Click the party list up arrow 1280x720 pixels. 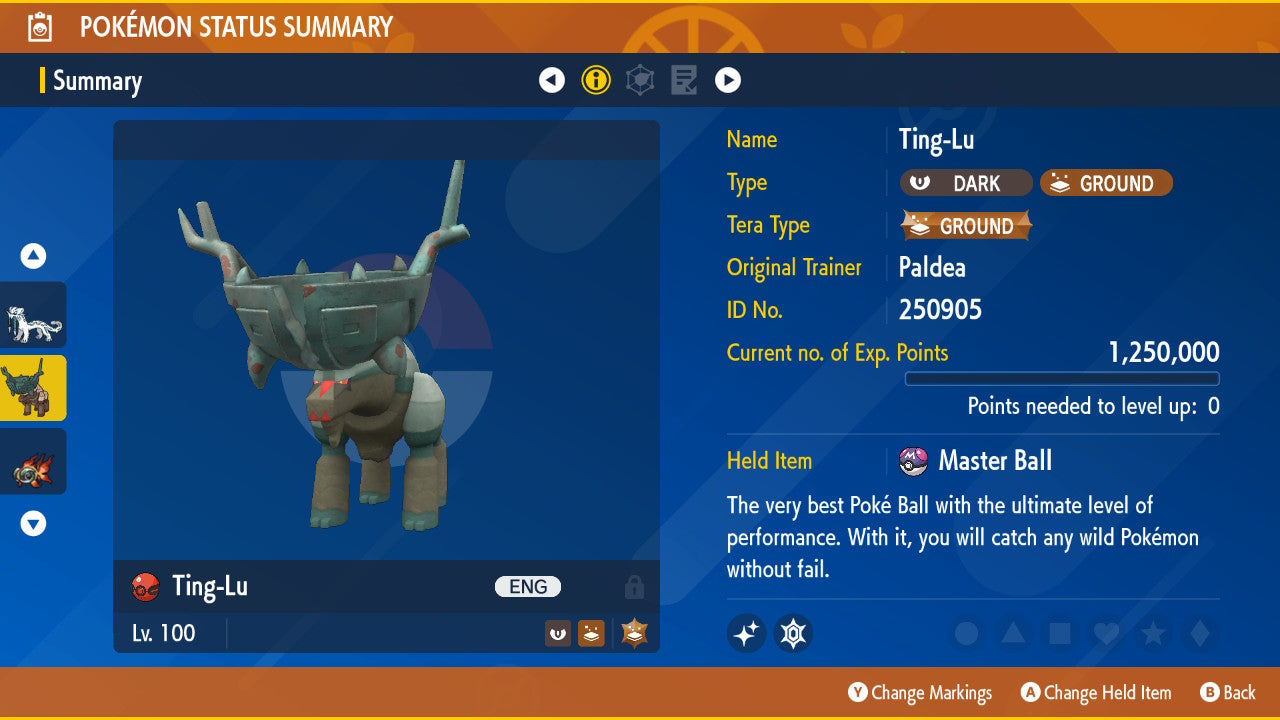33,257
